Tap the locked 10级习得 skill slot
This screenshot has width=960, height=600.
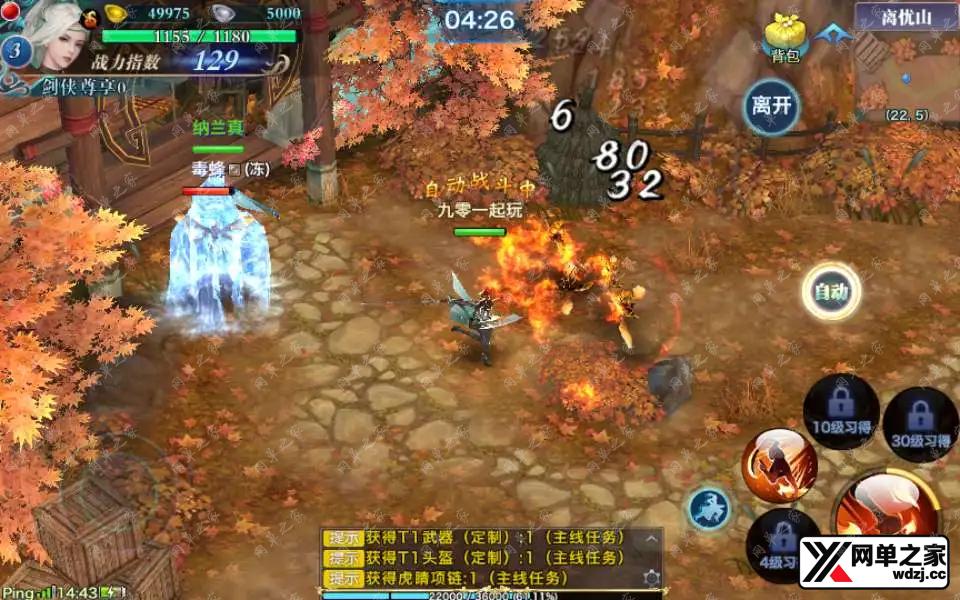(840, 412)
